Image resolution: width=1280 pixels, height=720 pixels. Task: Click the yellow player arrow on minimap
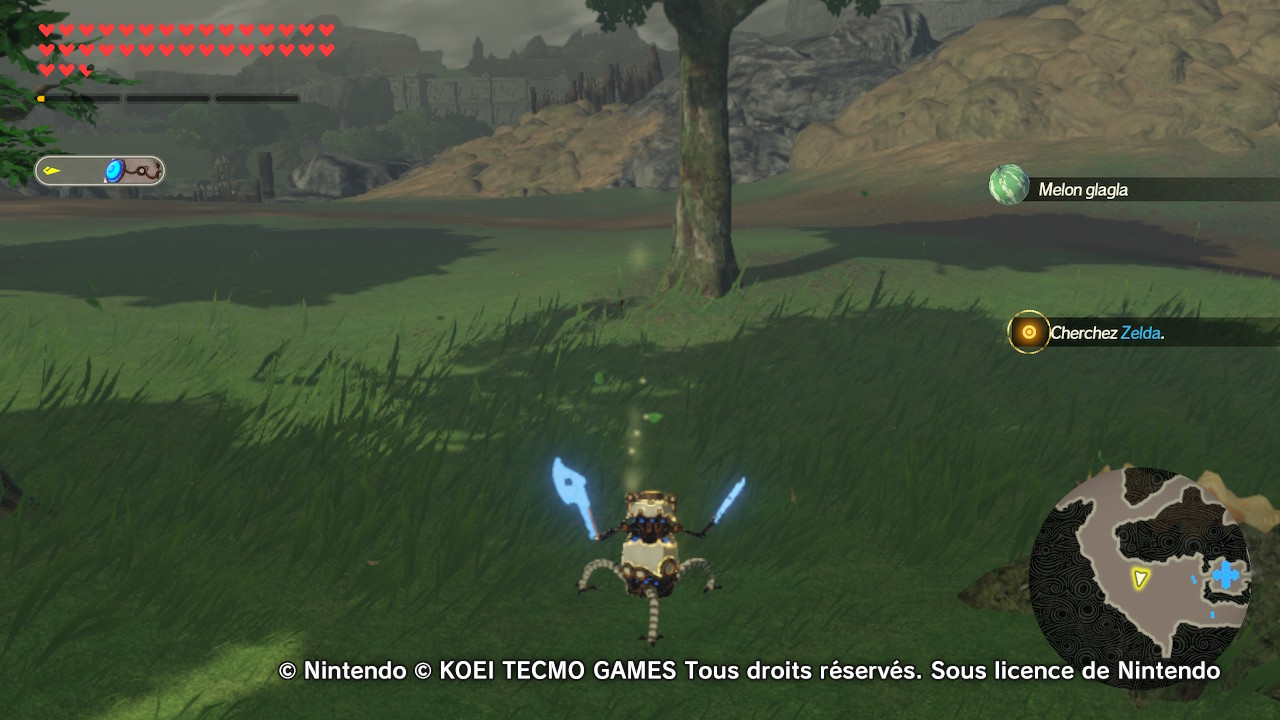tap(1139, 578)
